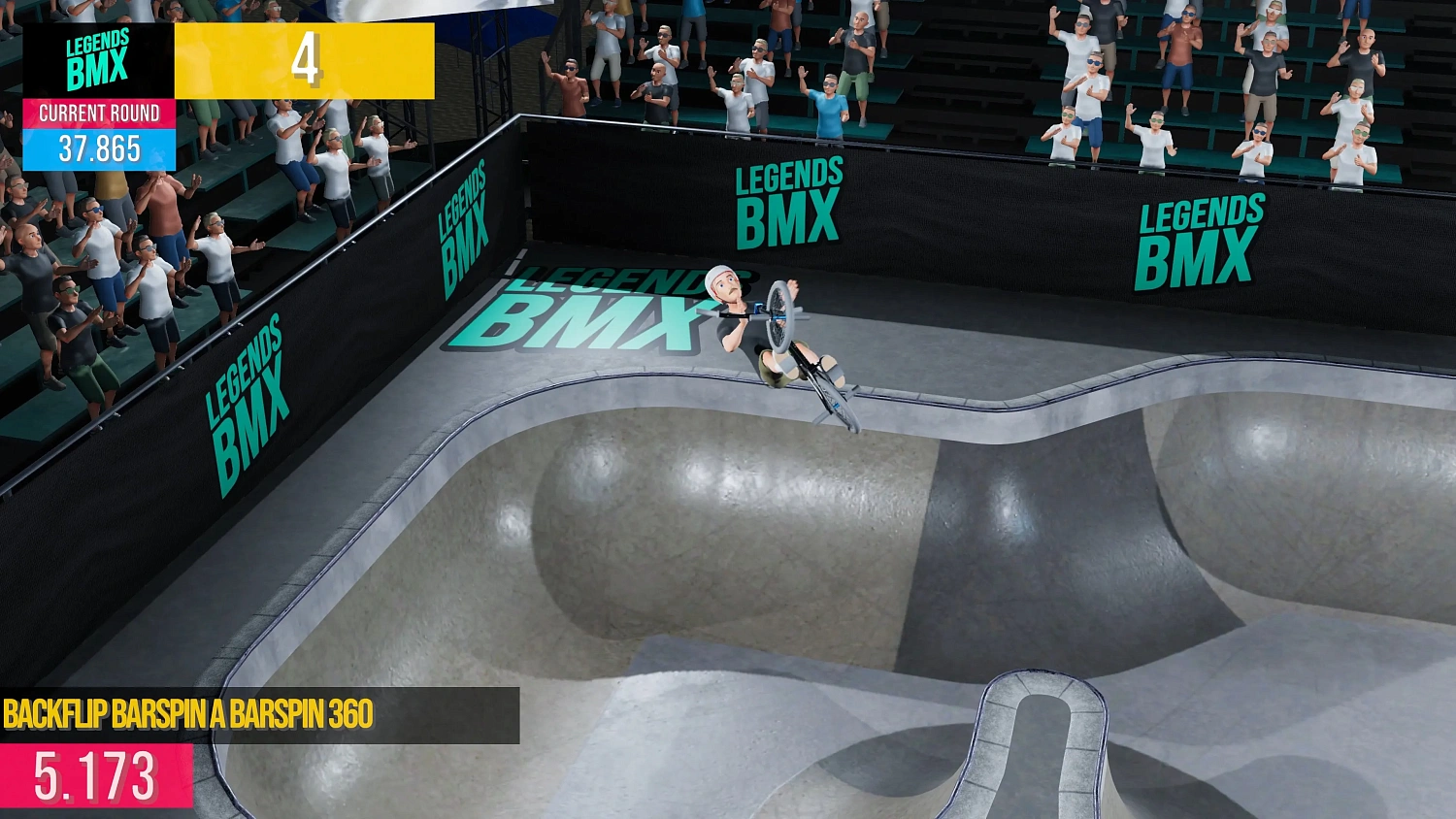Open the Current Round score panel
This screenshot has width=1456, height=819.
pos(97,131)
